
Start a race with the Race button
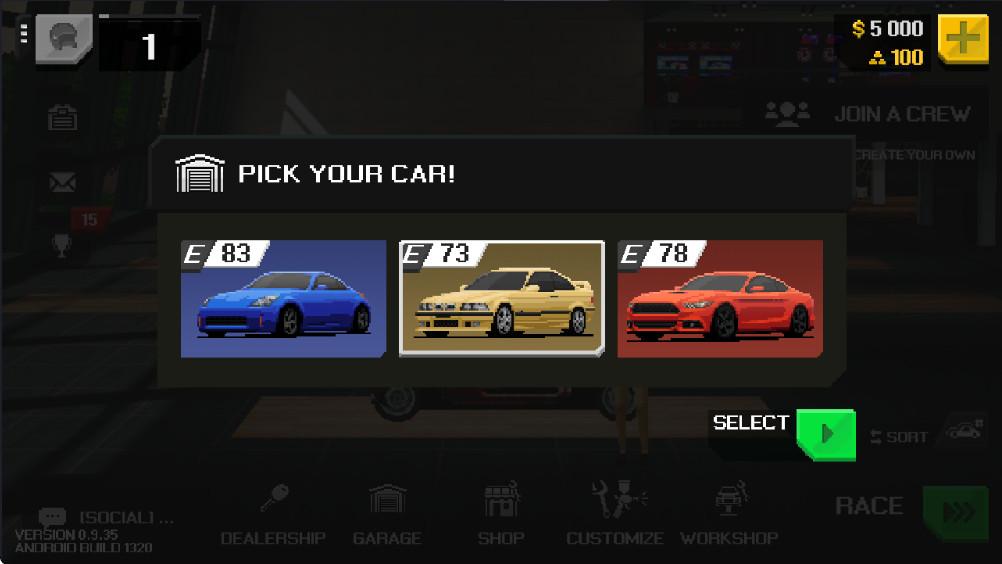point(955,511)
